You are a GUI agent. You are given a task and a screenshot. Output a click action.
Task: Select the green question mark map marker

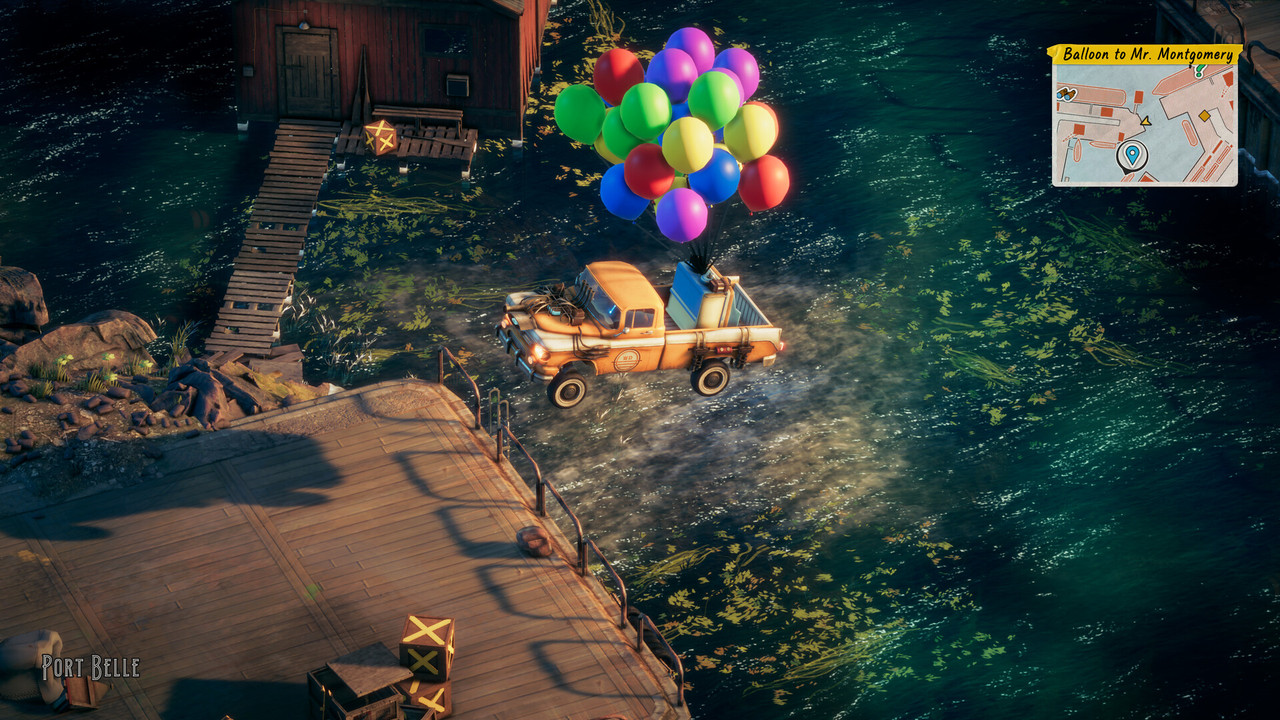click(1199, 71)
